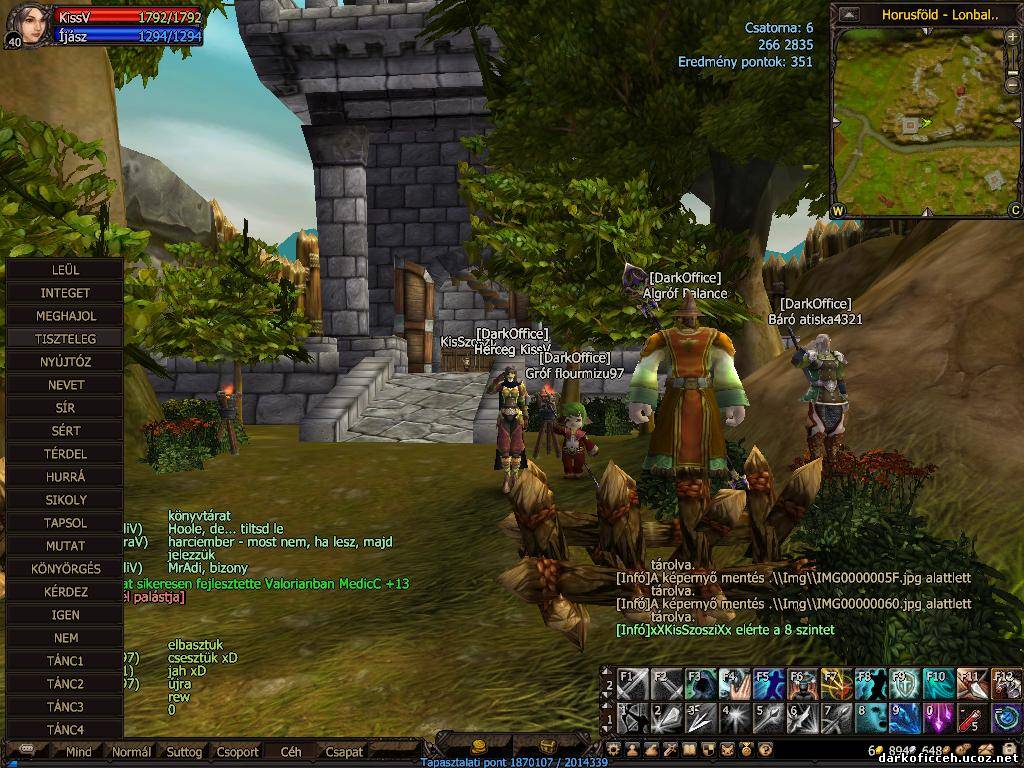Open the Csoport chat tab
Image resolution: width=1024 pixels, height=768 pixels.
tap(237, 752)
